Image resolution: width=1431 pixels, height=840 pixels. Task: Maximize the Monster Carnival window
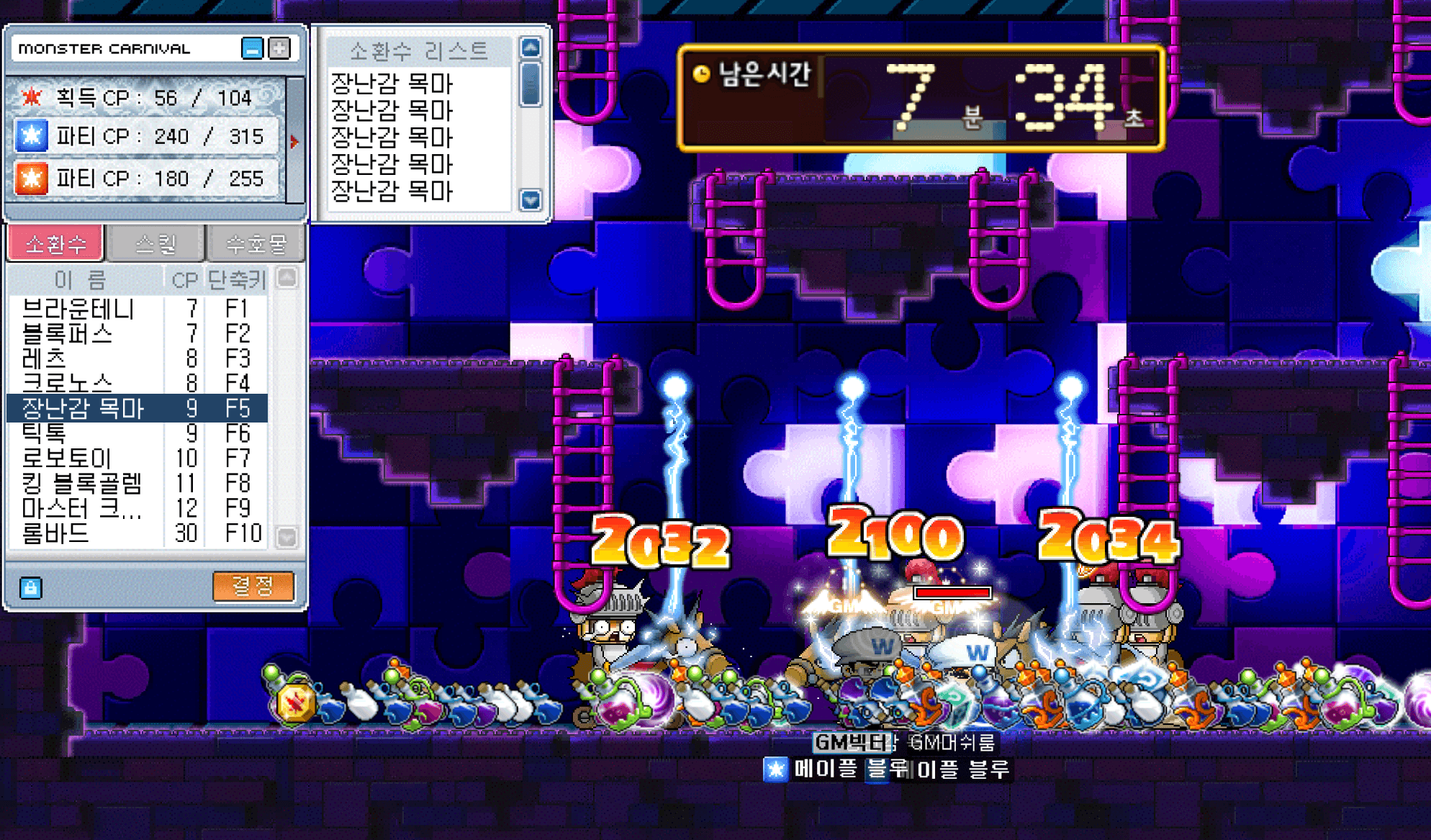(x=279, y=49)
